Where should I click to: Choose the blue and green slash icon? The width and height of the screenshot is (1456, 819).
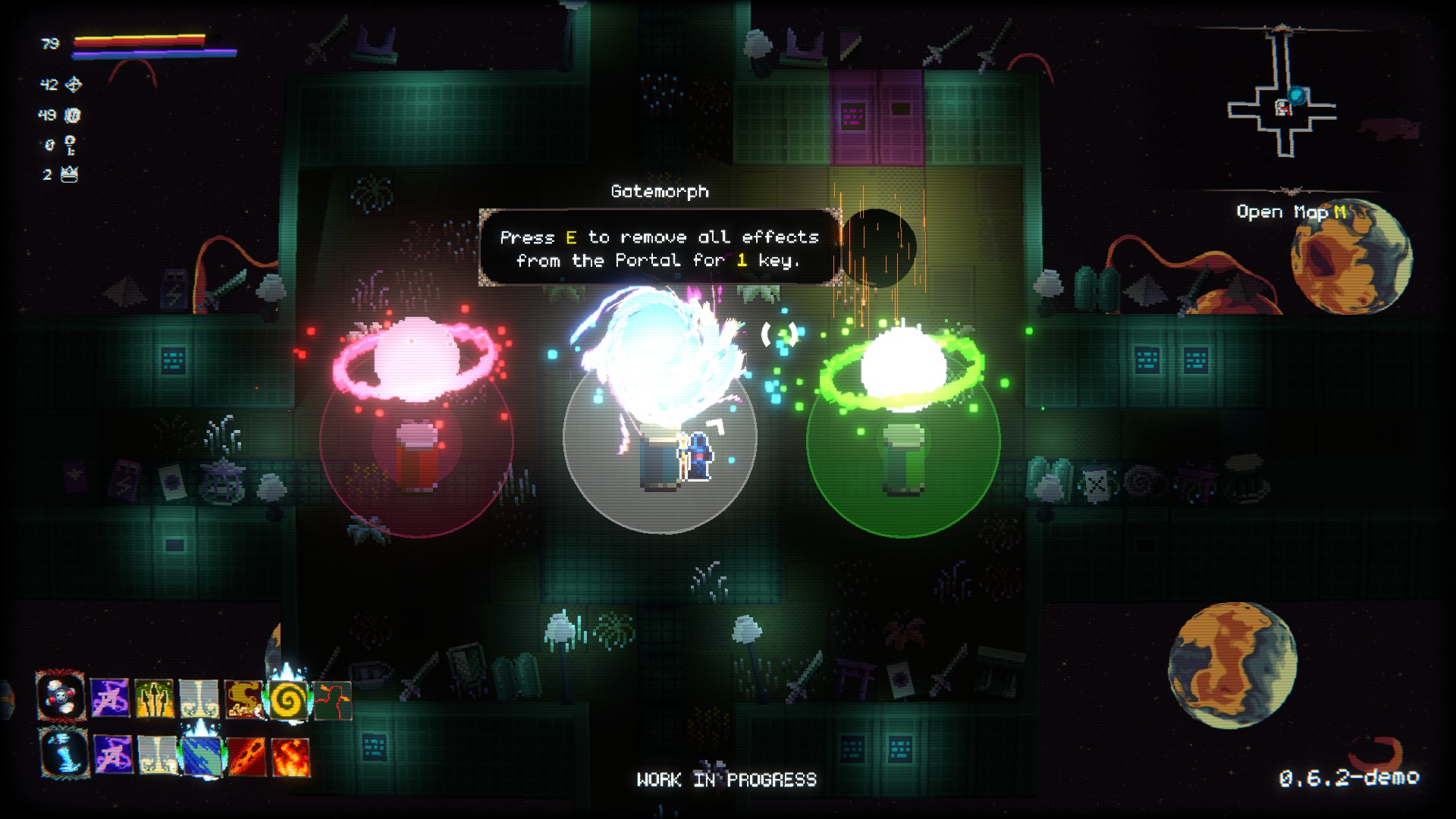[202, 755]
